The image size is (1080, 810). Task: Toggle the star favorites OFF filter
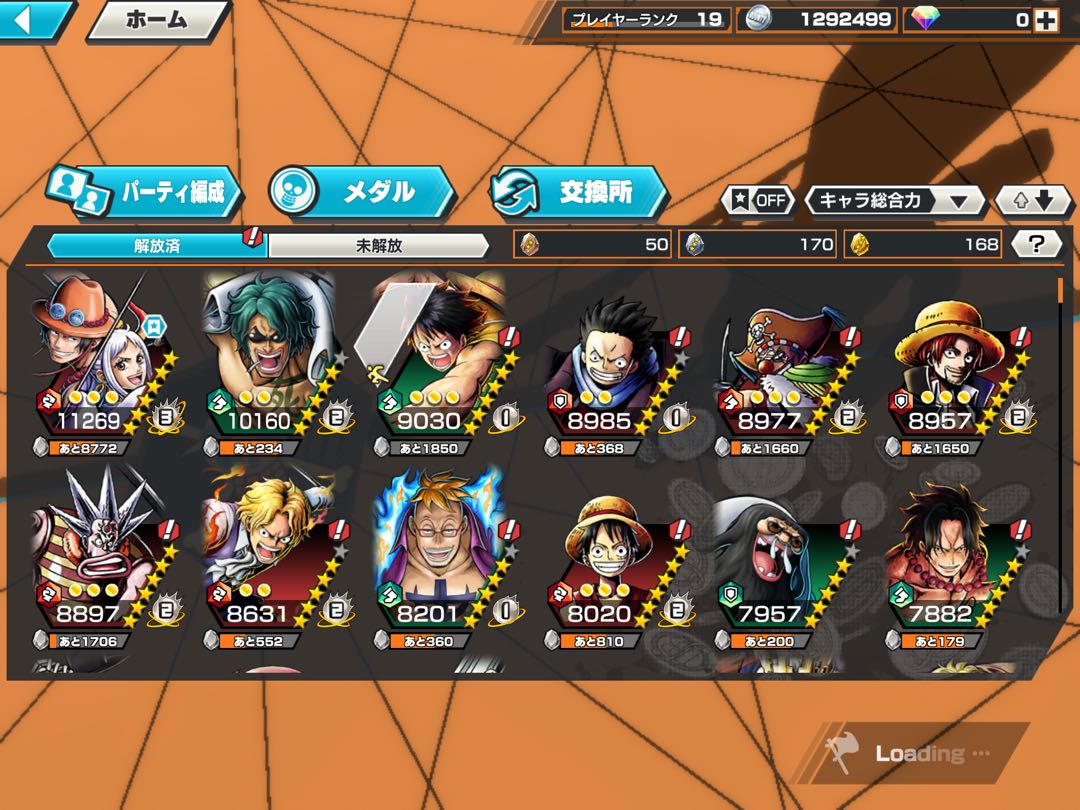coord(757,200)
